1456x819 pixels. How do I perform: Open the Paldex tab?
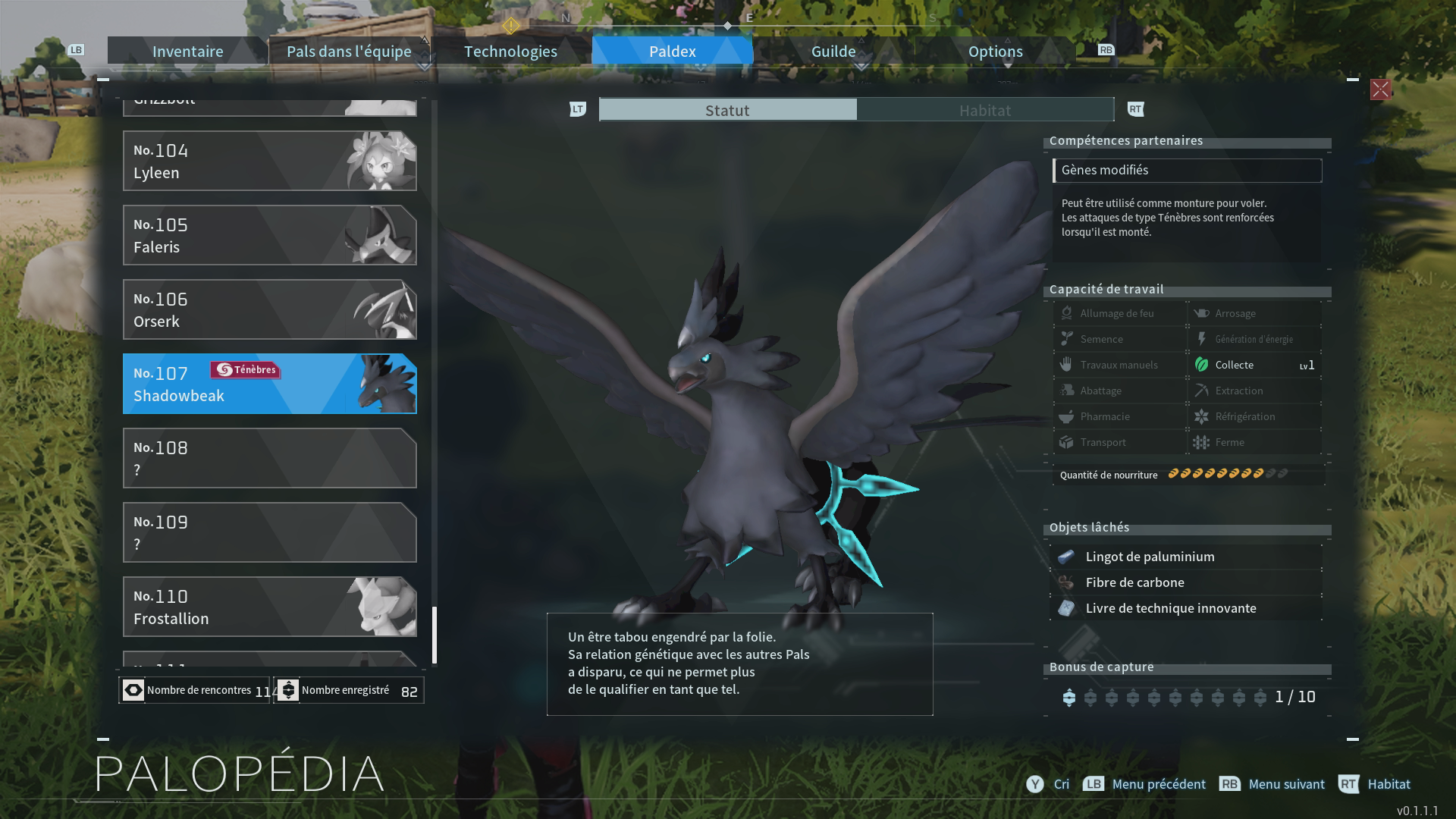(672, 51)
